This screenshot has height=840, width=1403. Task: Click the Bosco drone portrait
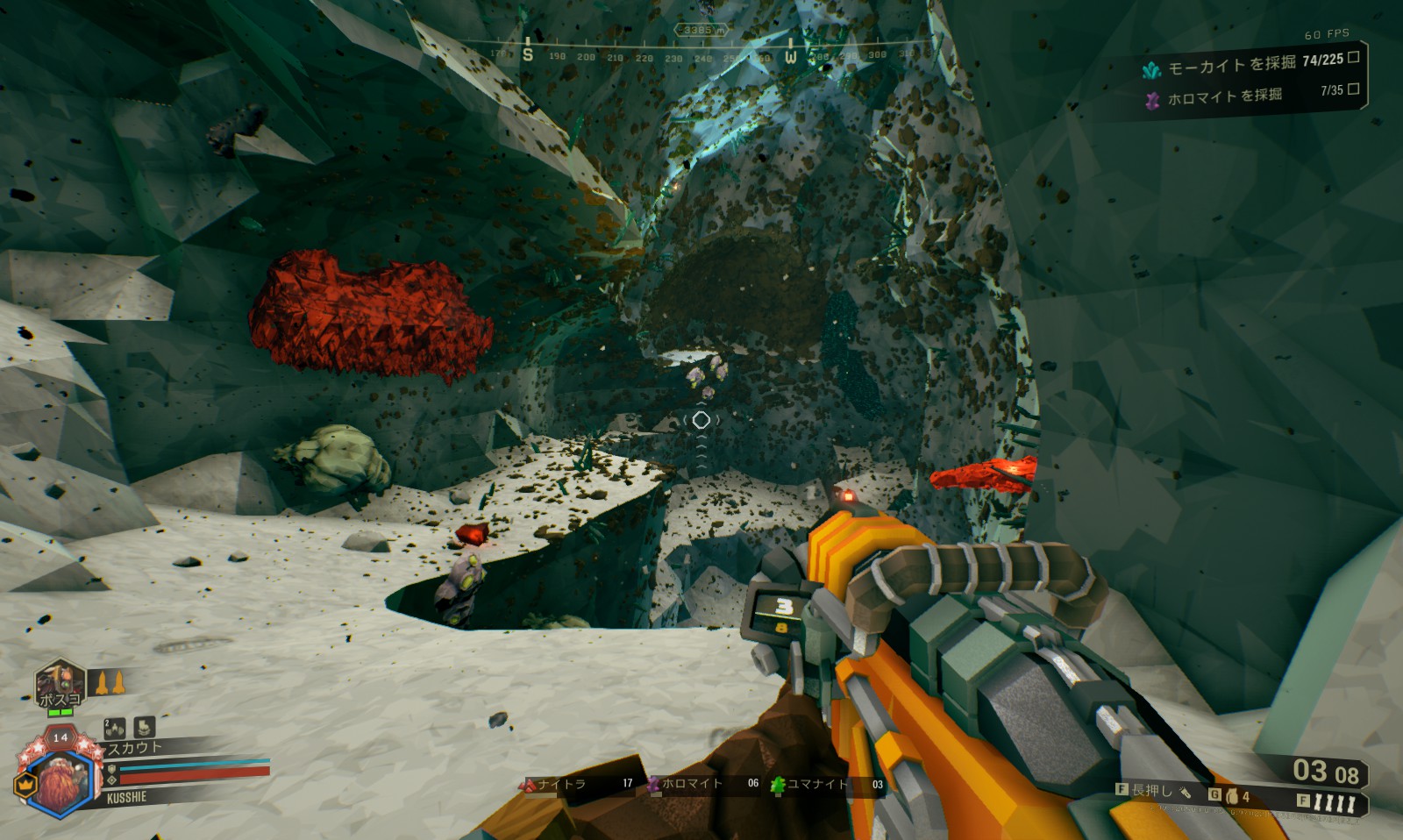coord(60,684)
